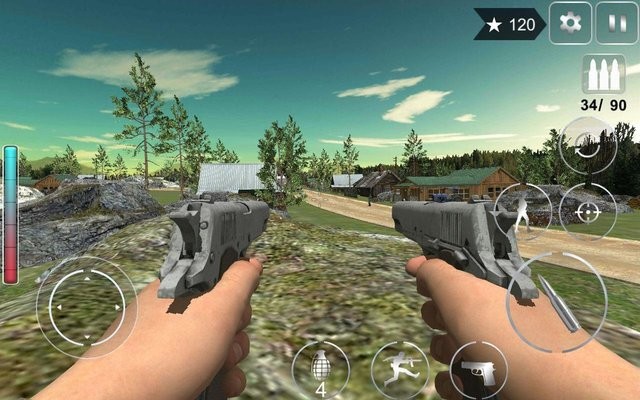640x400 pixels.
Task: Tap the running soldier icon
Action: (x=399, y=369)
